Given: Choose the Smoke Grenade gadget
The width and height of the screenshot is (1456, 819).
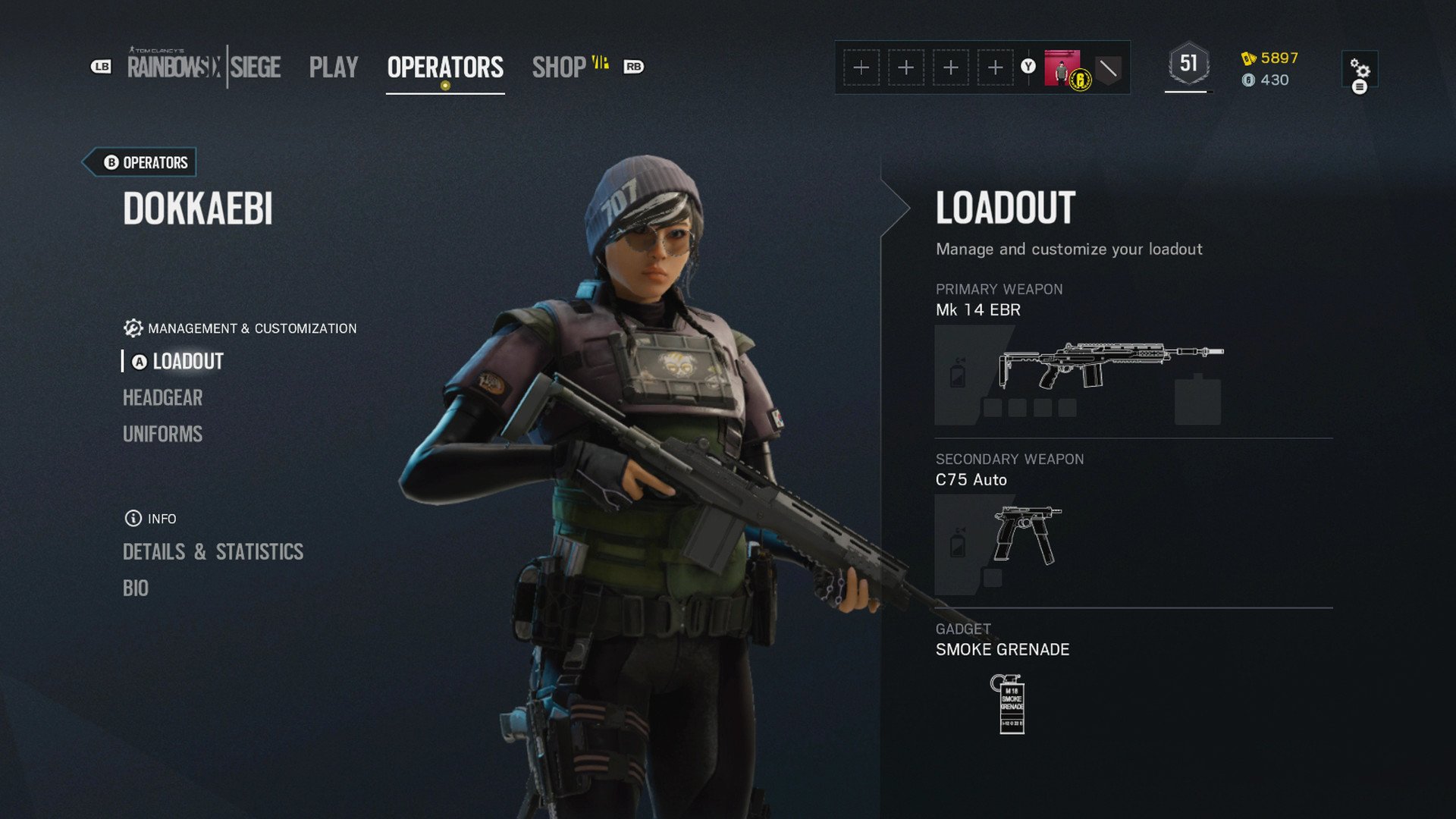Looking at the screenshot, I should [1008, 704].
